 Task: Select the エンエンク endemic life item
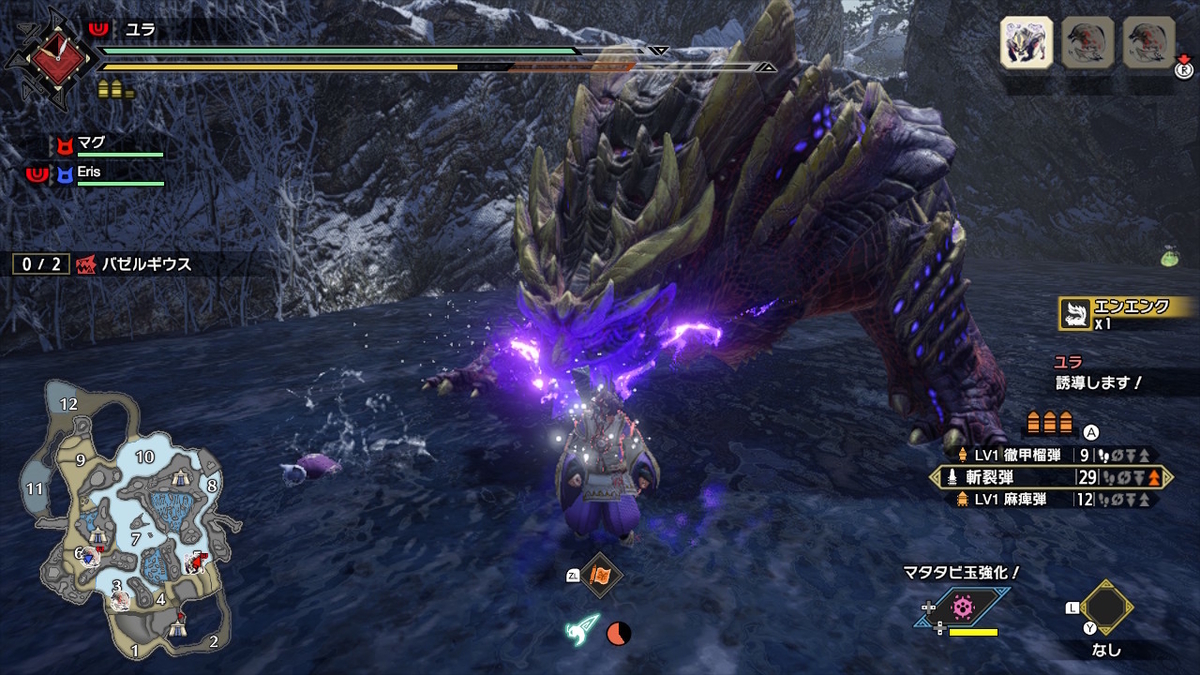click(x=1126, y=314)
